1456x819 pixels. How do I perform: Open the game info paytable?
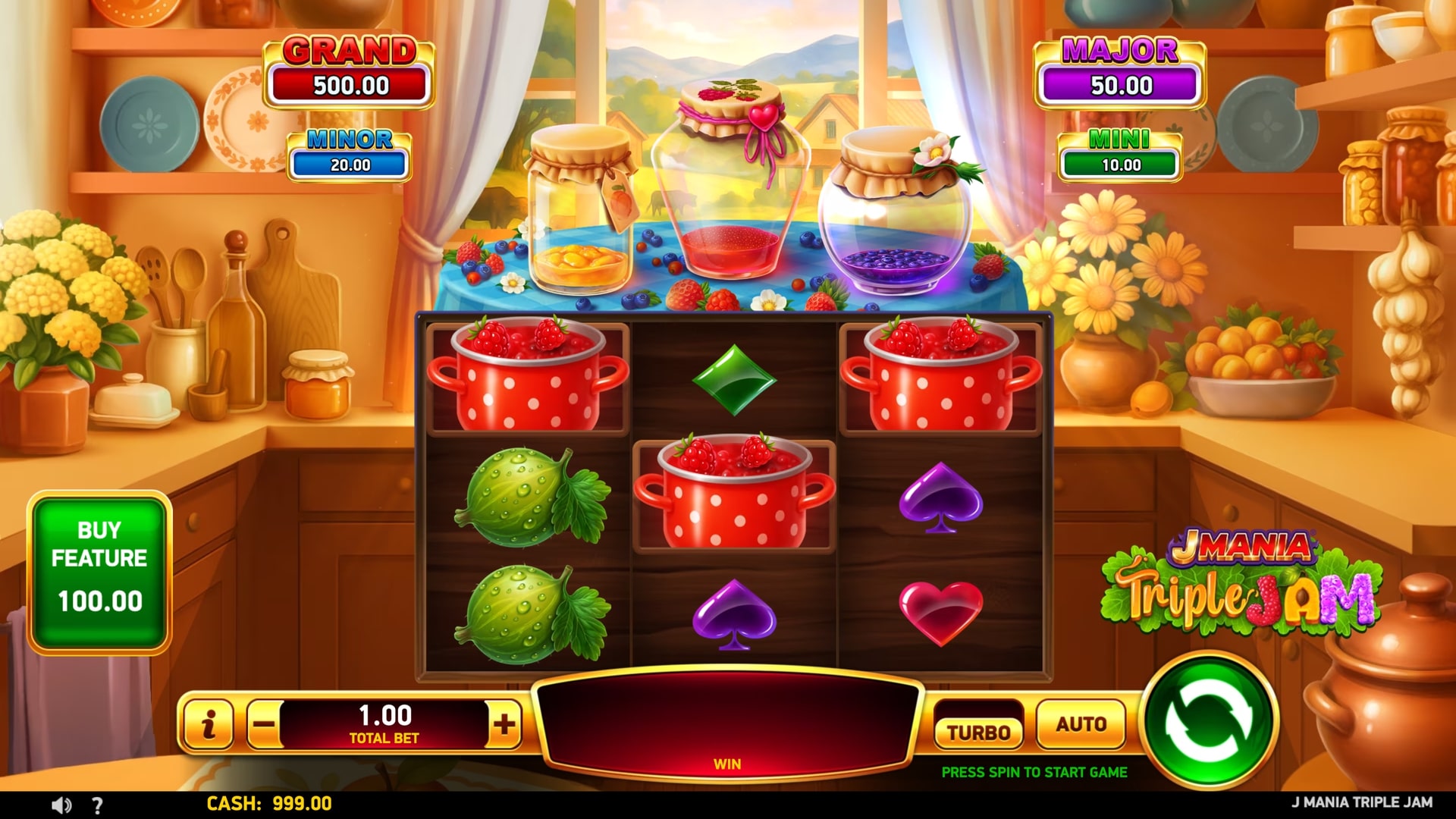(208, 724)
